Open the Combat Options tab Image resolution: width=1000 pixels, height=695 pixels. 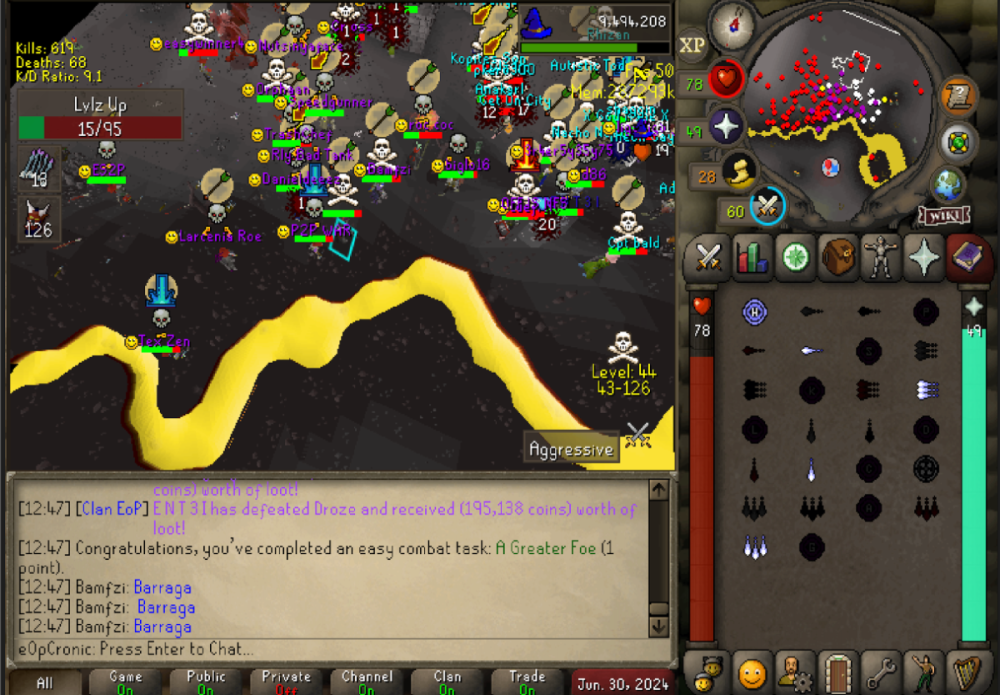709,256
